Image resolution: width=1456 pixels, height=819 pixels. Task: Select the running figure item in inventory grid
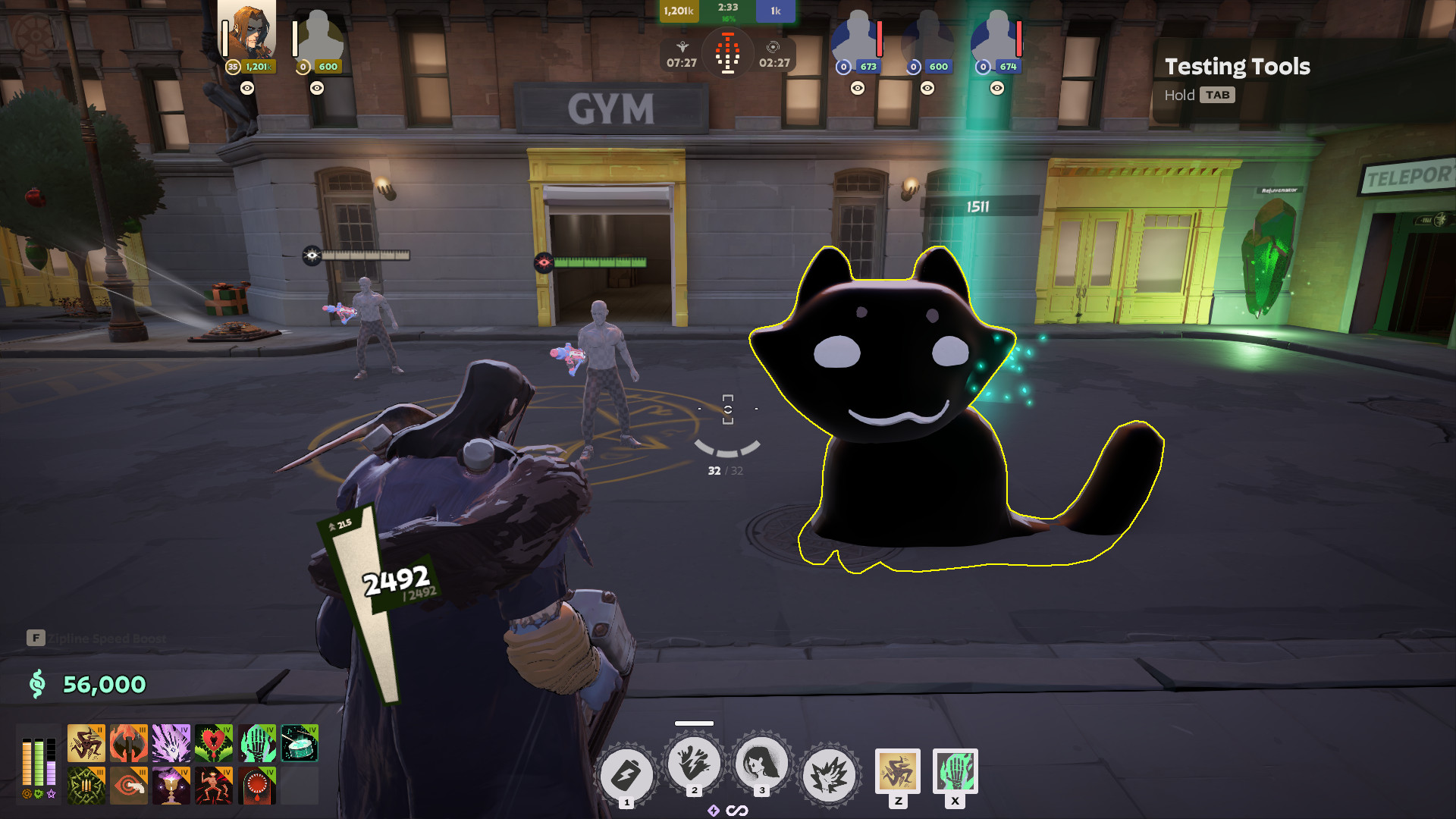(86, 743)
